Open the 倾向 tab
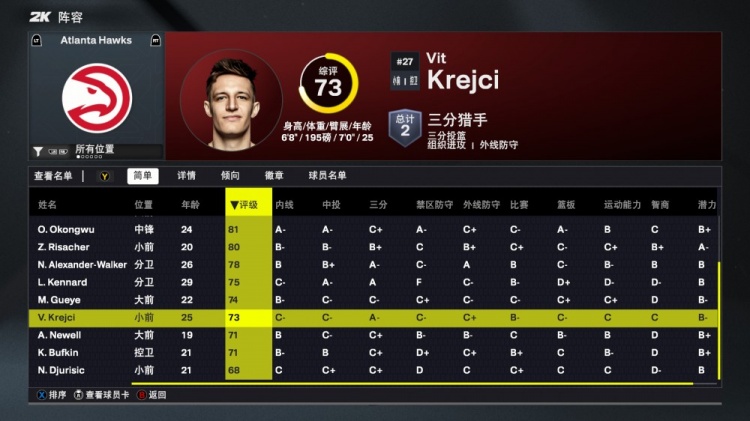The width and height of the screenshot is (750, 421). (229, 176)
